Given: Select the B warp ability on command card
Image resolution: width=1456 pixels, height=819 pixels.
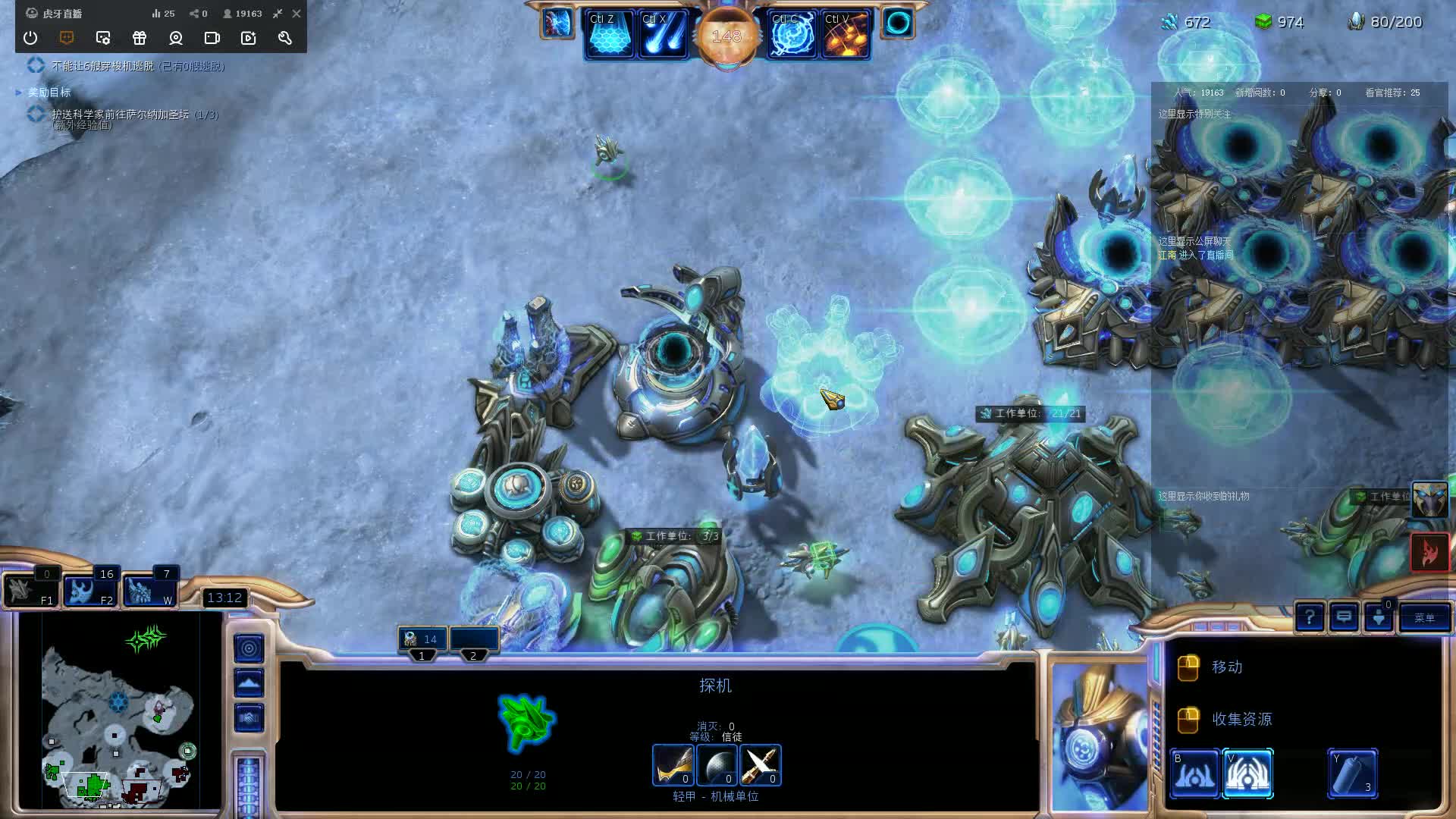Looking at the screenshot, I should (x=1197, y=773).
